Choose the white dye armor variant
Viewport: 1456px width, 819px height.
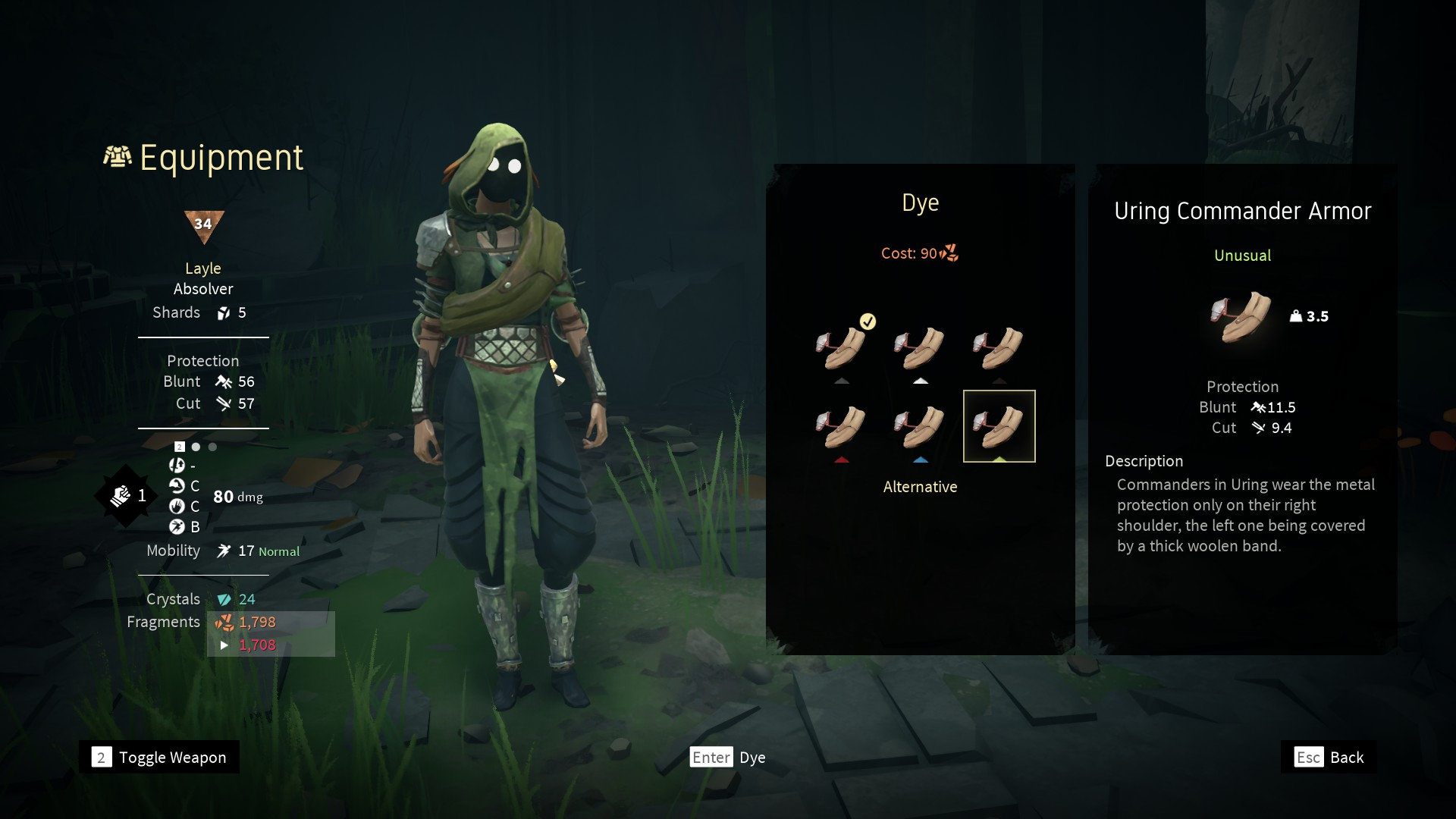tap(920, 348)
